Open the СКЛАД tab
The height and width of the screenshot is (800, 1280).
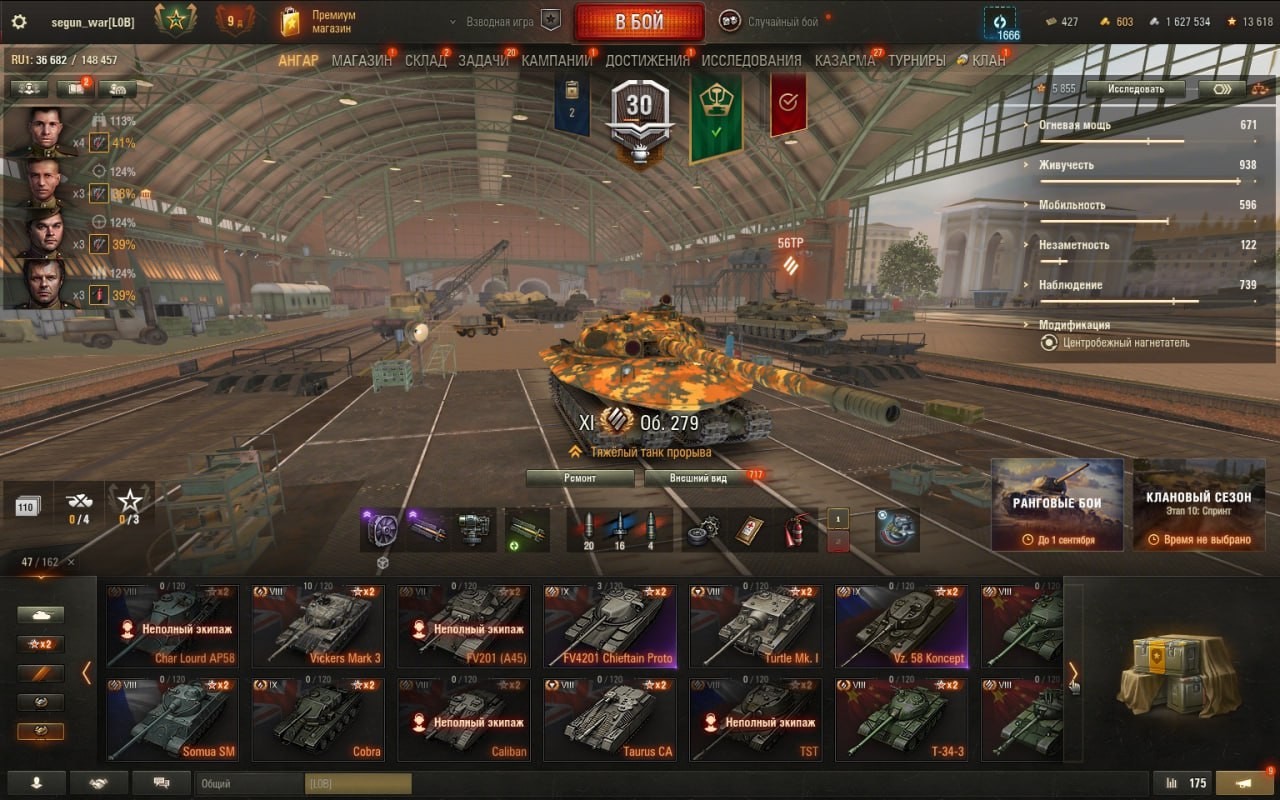pos(425,60)
